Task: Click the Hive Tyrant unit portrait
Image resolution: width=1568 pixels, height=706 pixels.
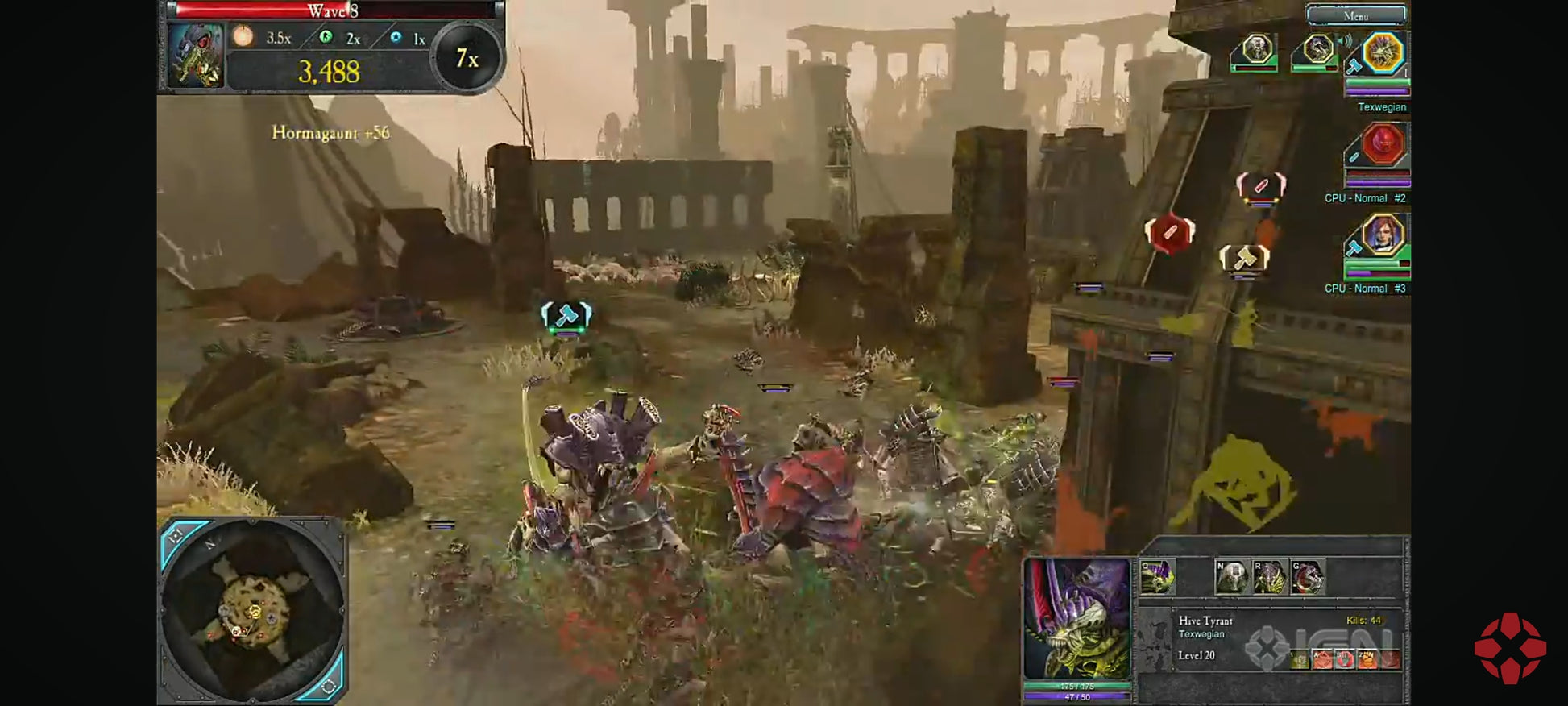Action: point(1076,619)
